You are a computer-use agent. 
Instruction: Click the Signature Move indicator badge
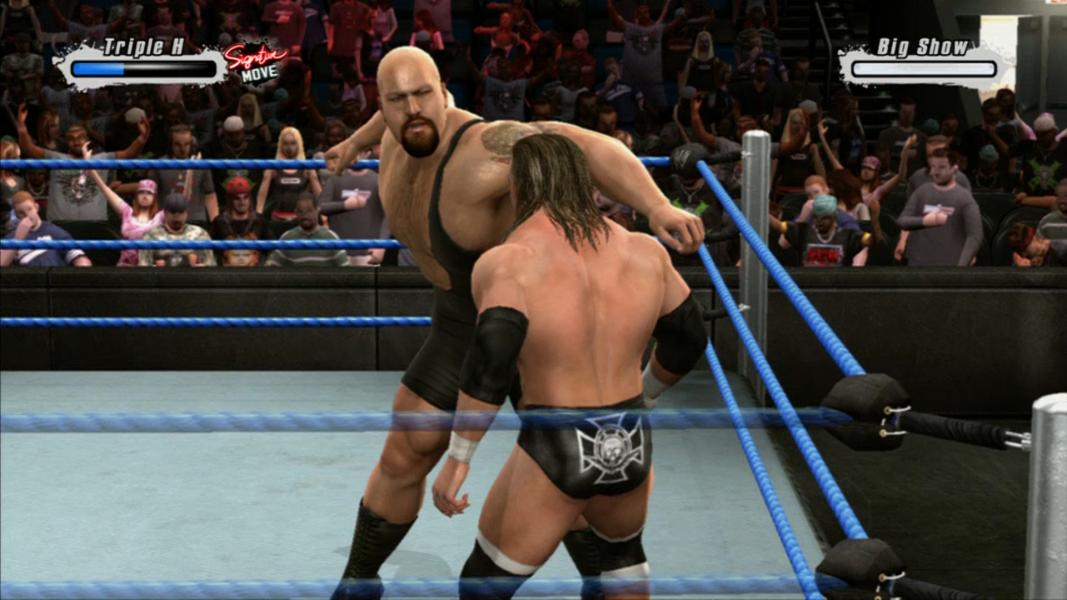pos(254,63)
